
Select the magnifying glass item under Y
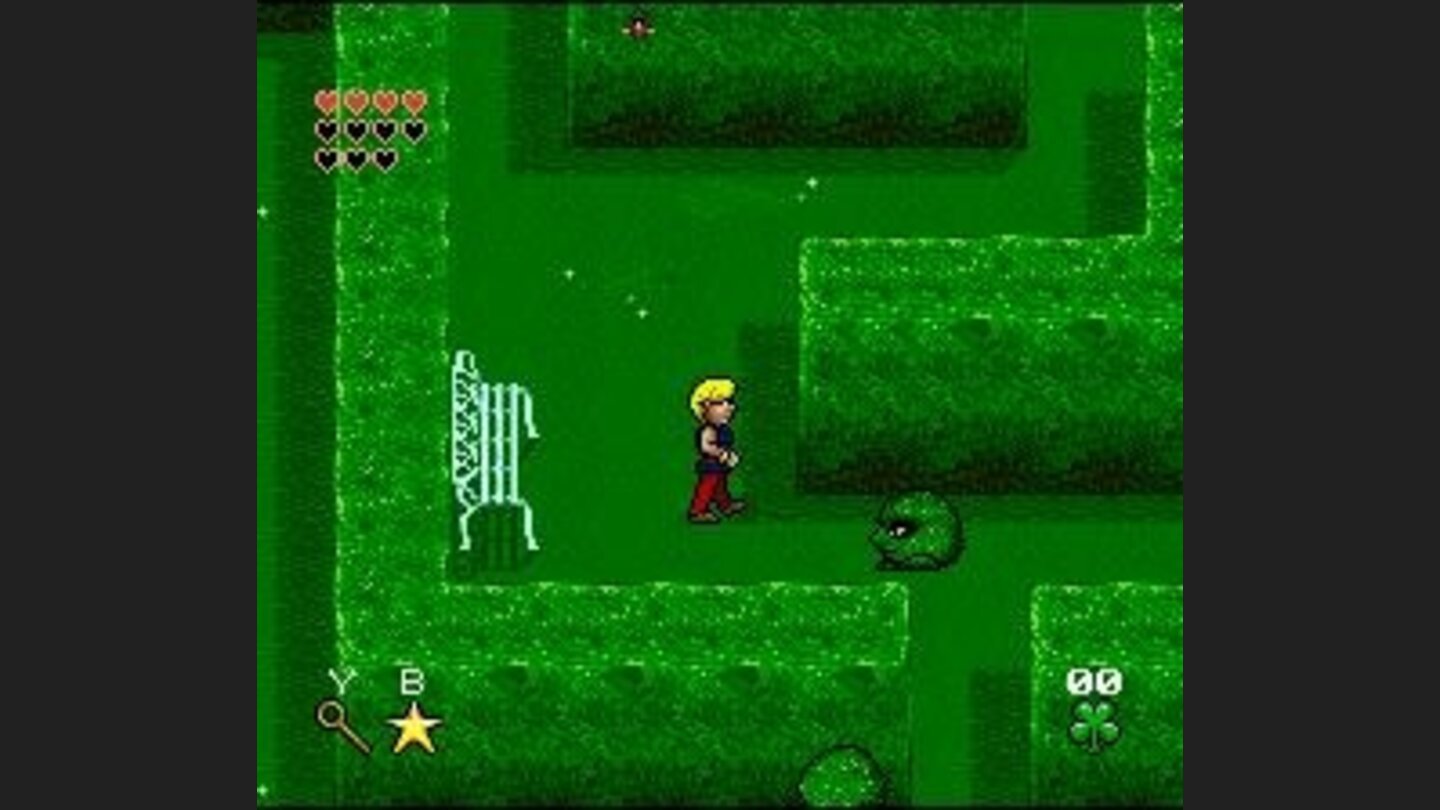point(332,716)
